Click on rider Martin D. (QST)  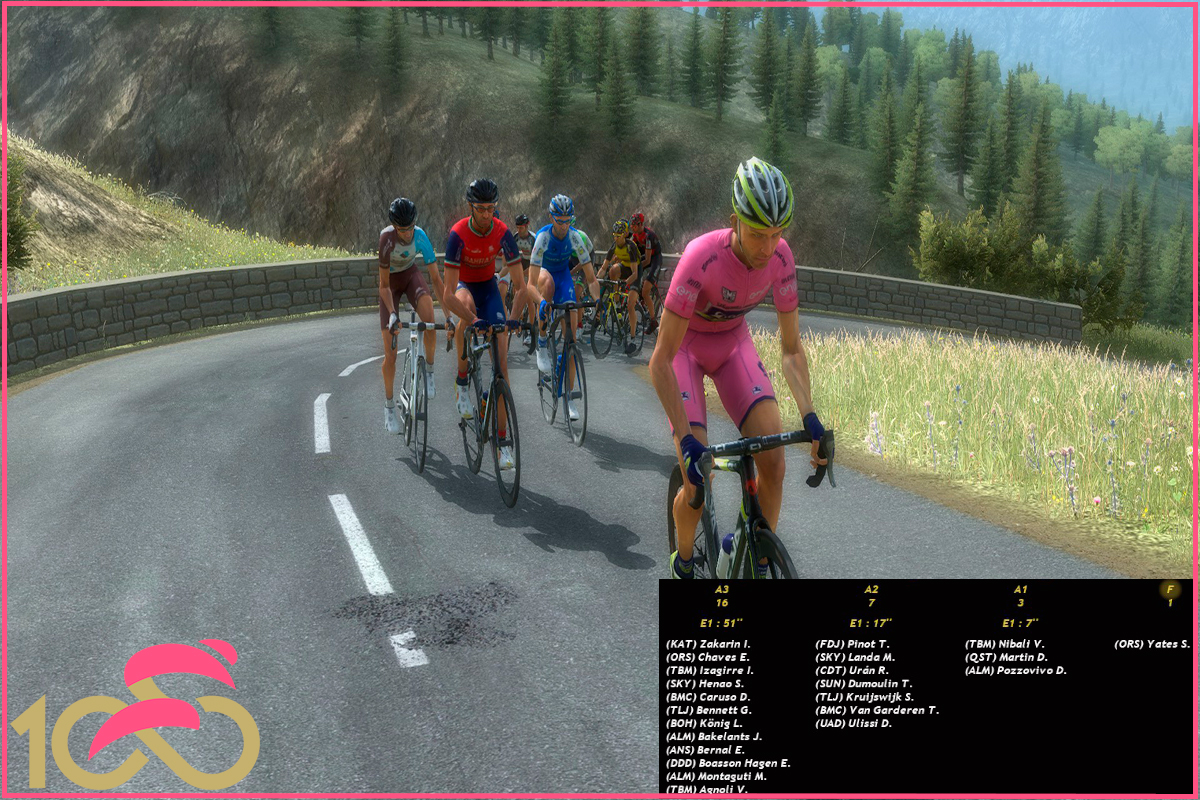(1006, 657)
